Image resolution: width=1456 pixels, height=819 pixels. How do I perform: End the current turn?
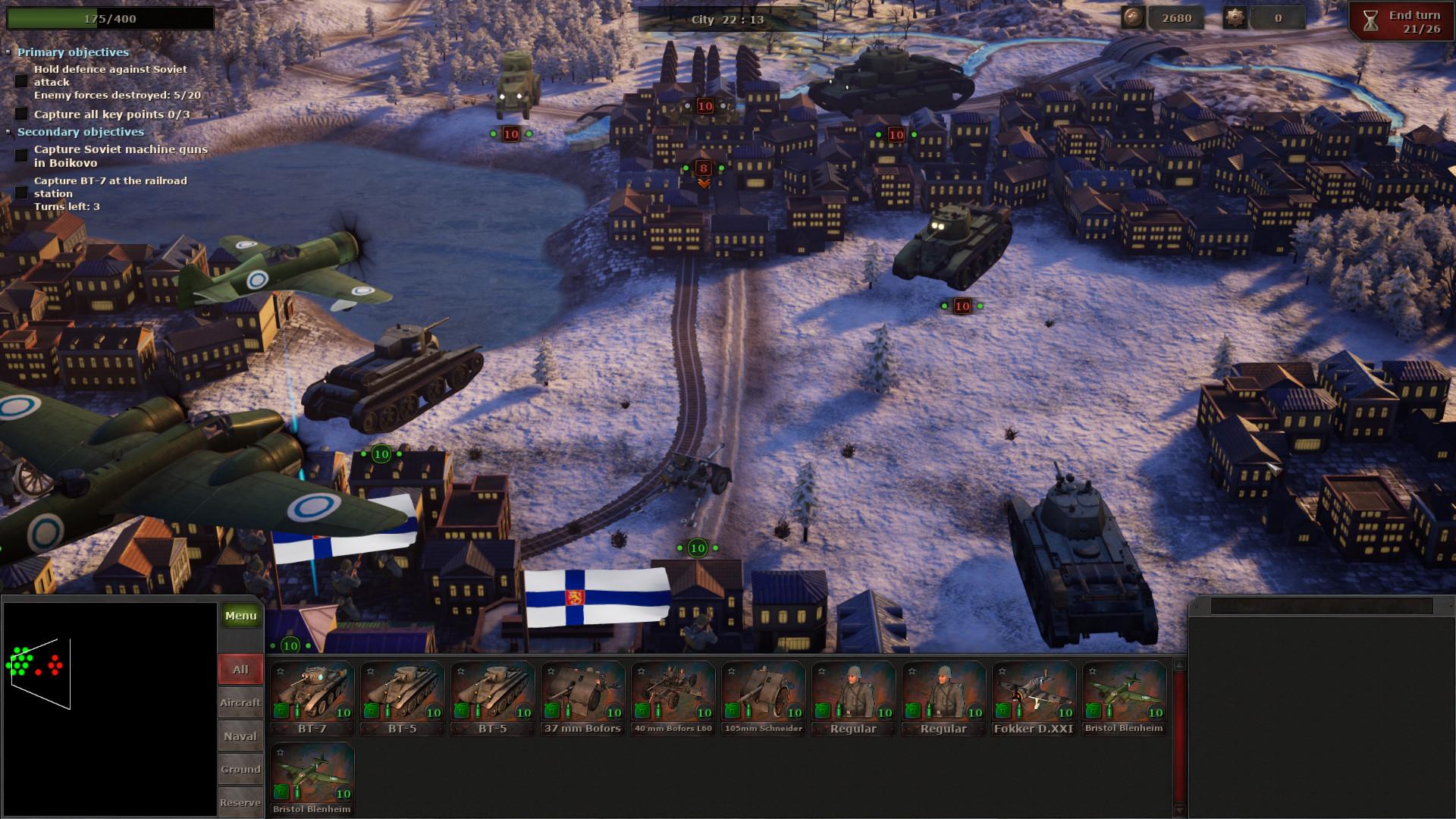(1402, 22)
